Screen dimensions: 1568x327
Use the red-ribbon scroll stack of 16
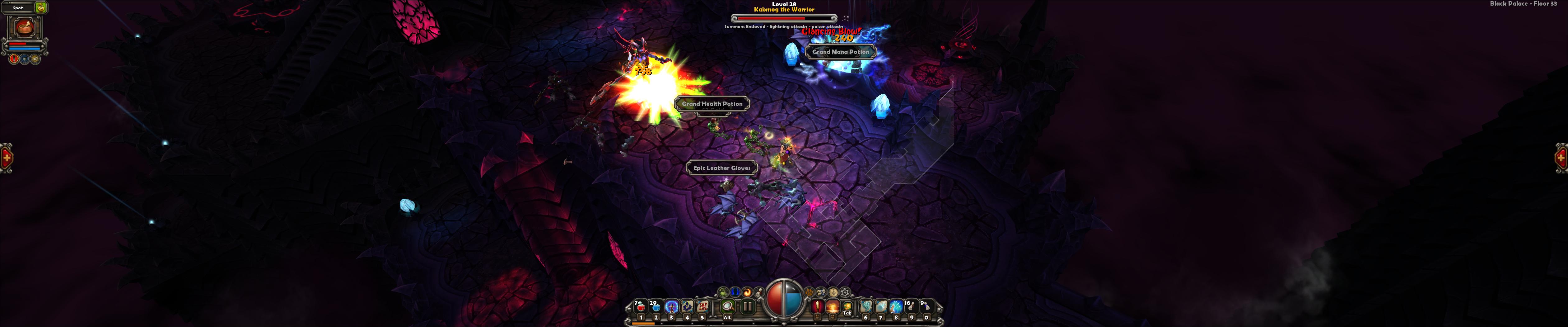pos(911,307)
